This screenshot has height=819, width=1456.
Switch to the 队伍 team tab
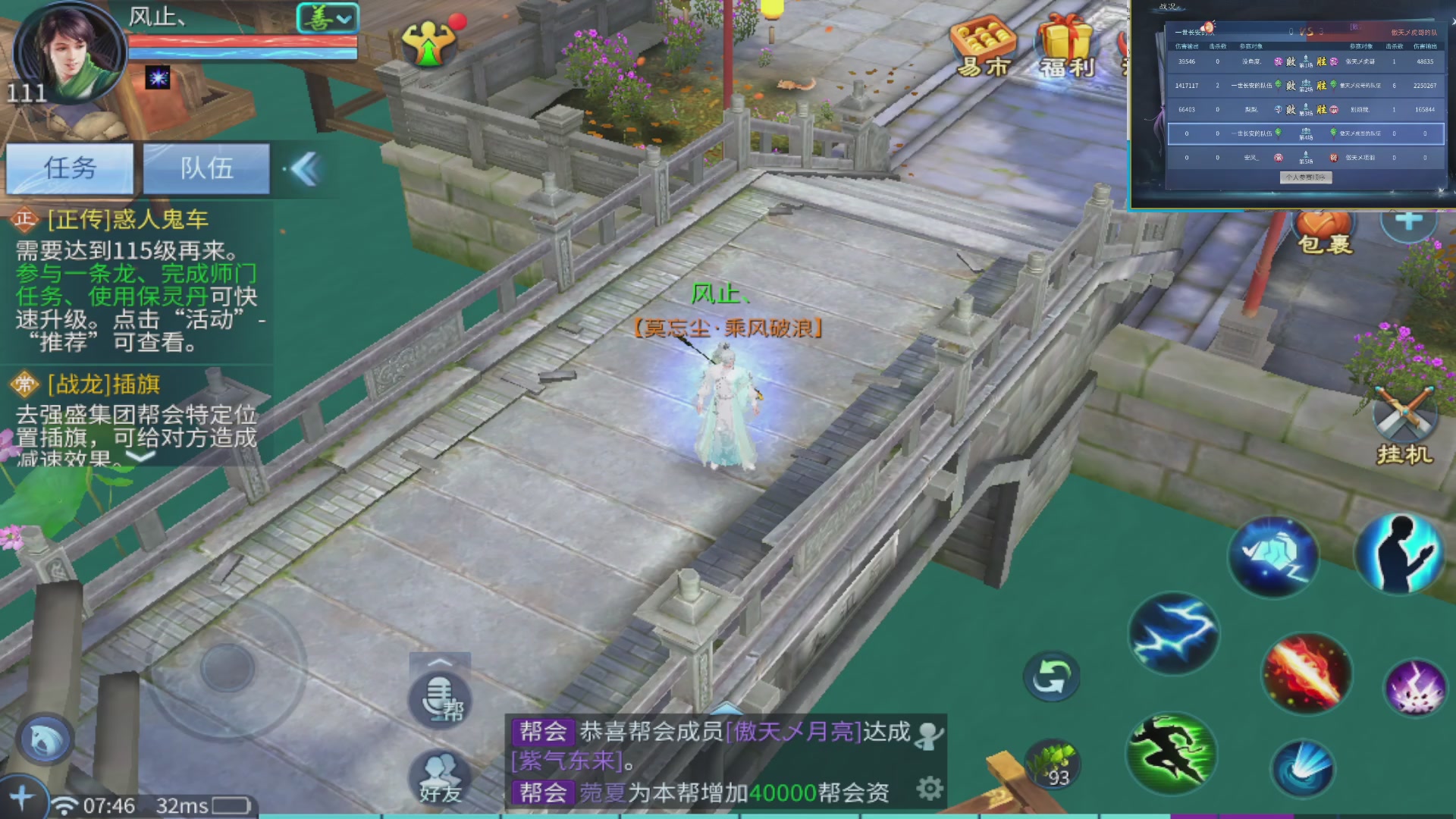[x=206, y=168]
